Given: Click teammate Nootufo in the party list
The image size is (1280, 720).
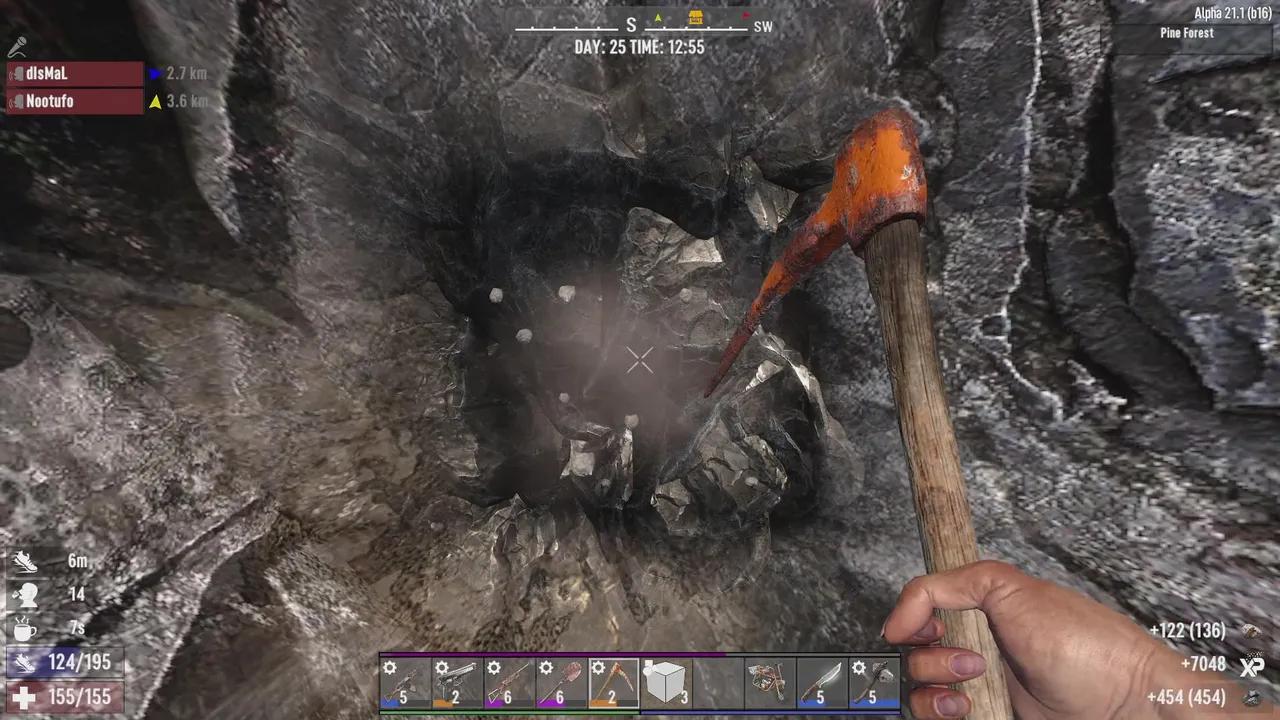Looking at the screenshot, I should click(x=49, y=101).
